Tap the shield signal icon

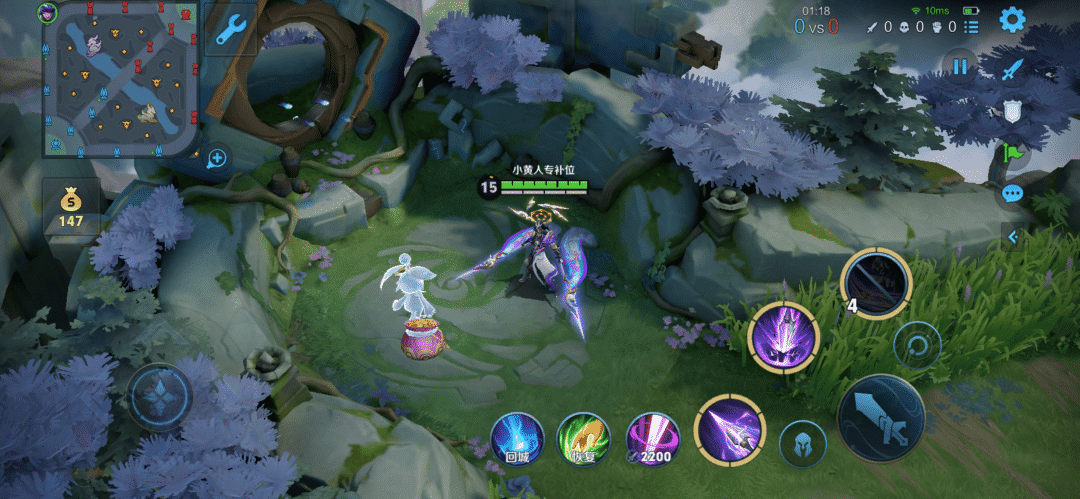pyautogui.click(x=1013, y=111)
